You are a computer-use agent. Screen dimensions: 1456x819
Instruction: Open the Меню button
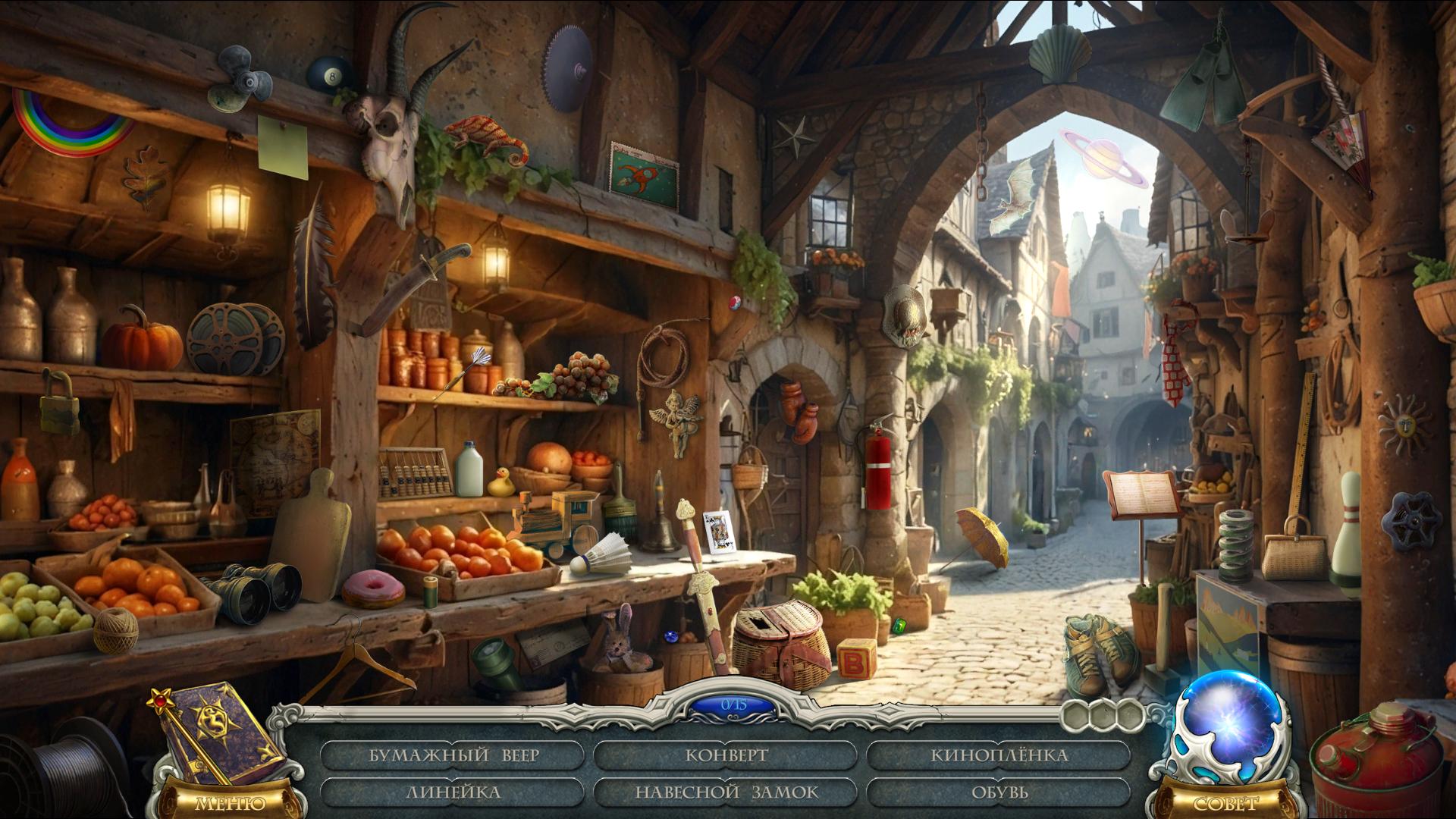(230, 802)
